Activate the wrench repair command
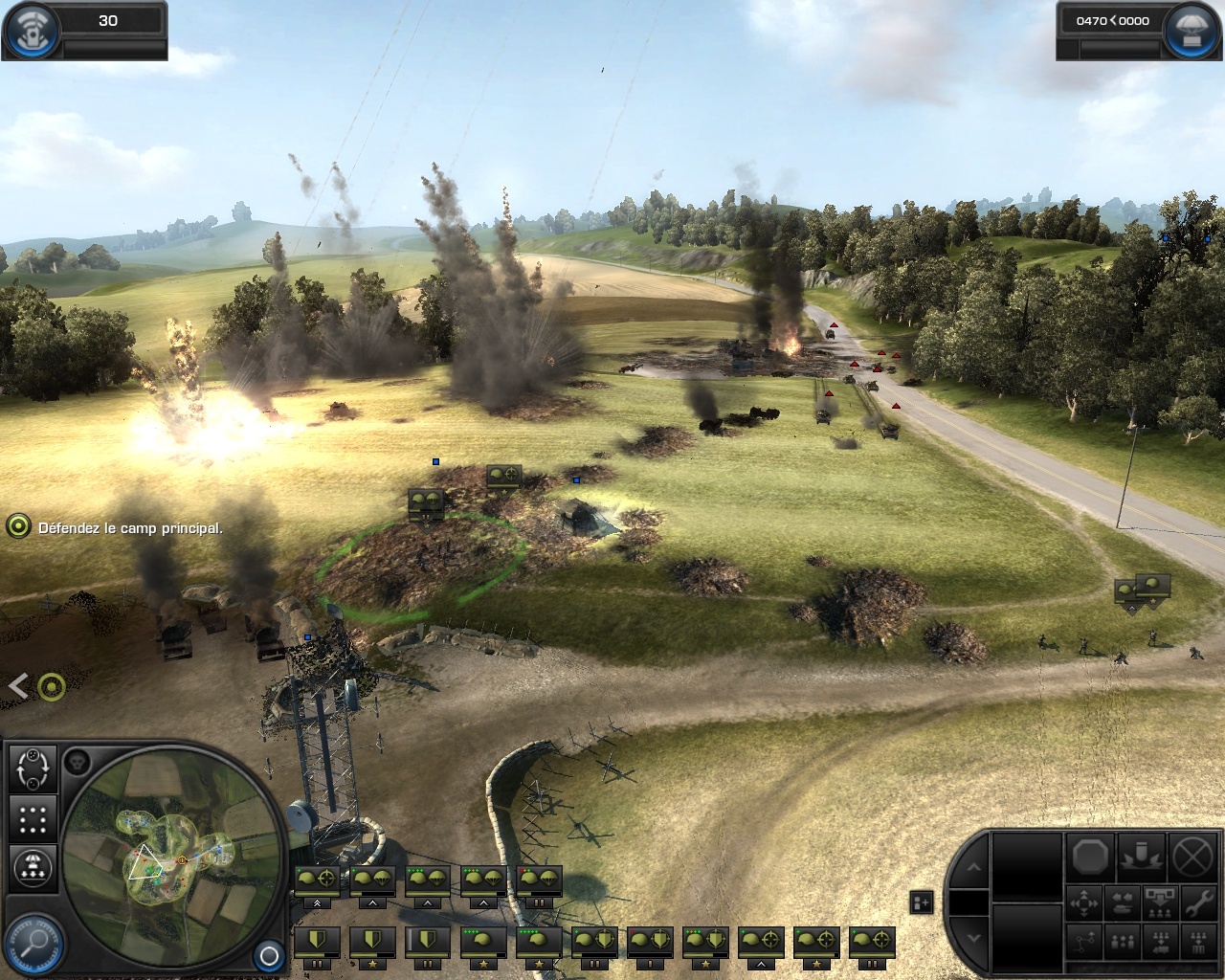The width and height of the screenshot is (1225, 980). coord(1199,902)
